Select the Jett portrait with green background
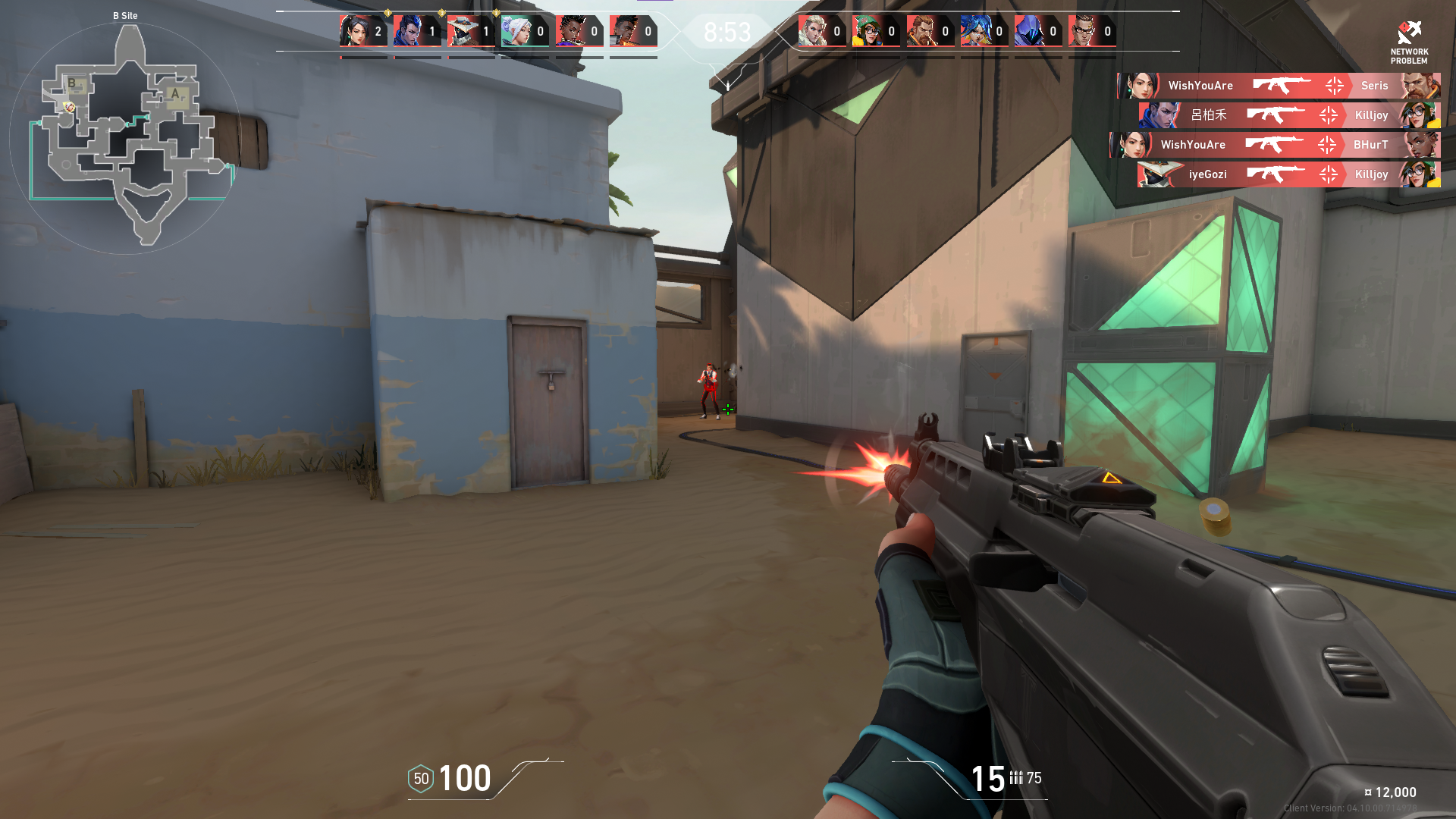 516,32
